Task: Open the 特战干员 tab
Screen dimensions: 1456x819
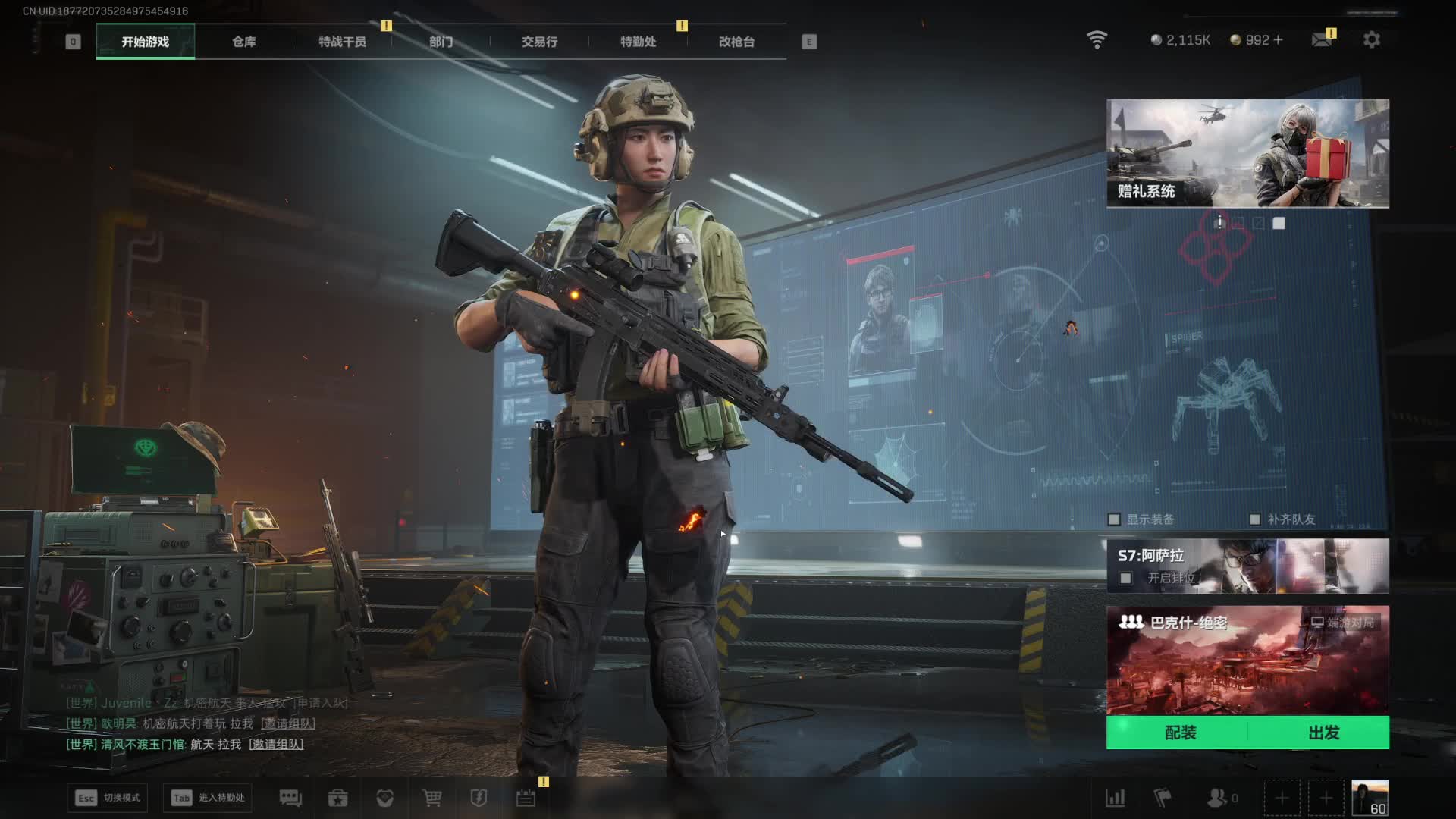Action: (342, 42)
